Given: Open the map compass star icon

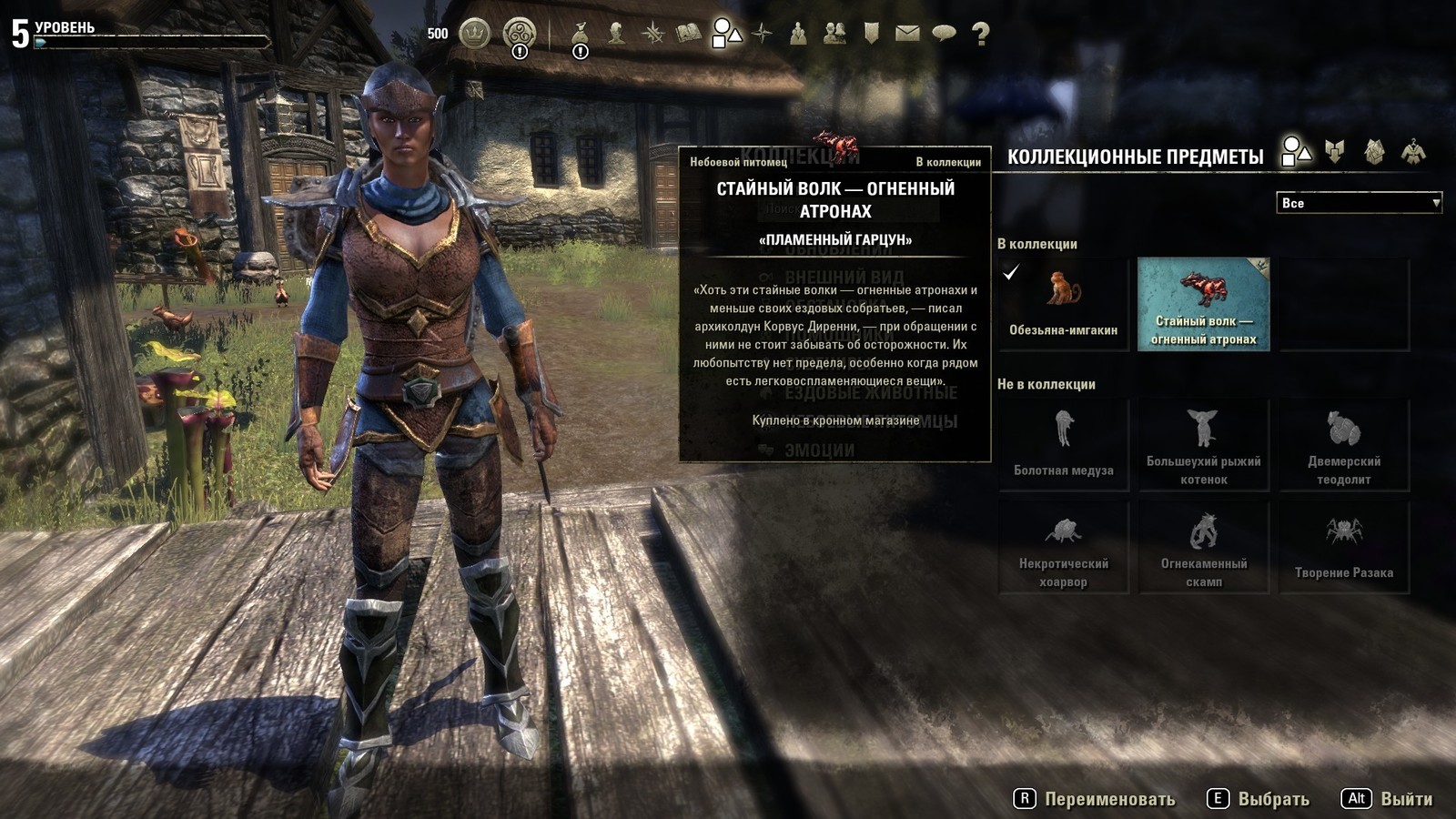Looking at the screenshot, I should click(762, 34).
